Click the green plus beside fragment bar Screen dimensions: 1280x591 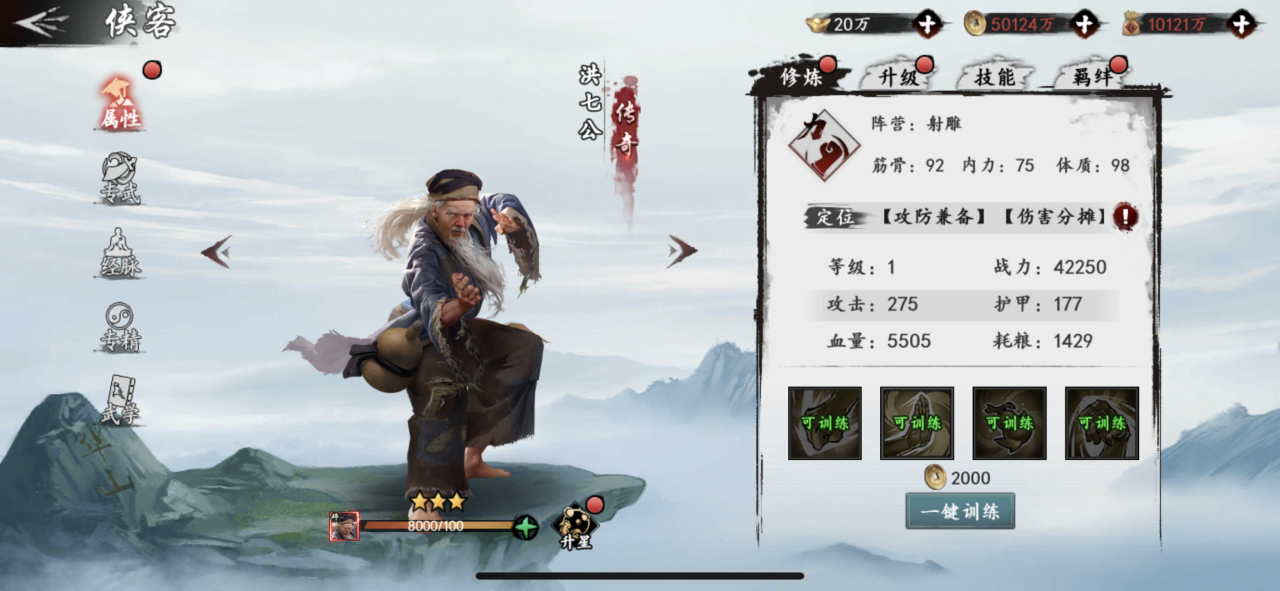click(526, 527)
